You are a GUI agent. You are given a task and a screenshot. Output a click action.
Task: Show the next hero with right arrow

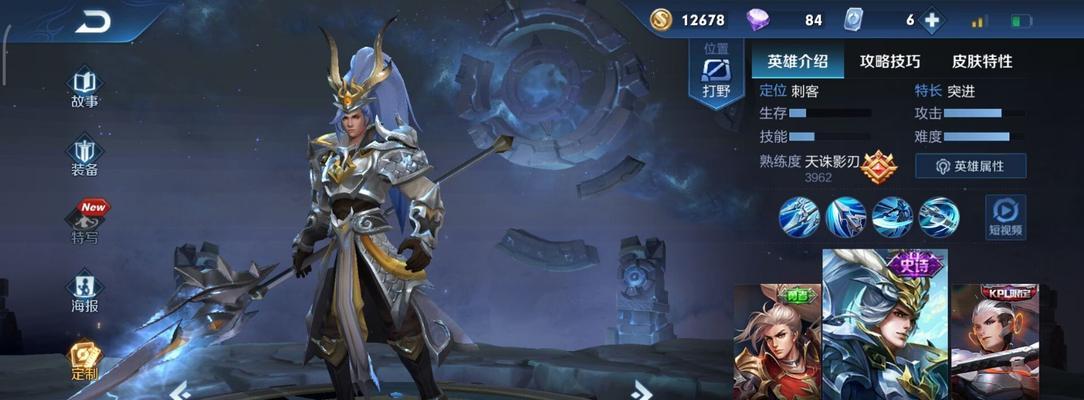[x=641, y=389]
